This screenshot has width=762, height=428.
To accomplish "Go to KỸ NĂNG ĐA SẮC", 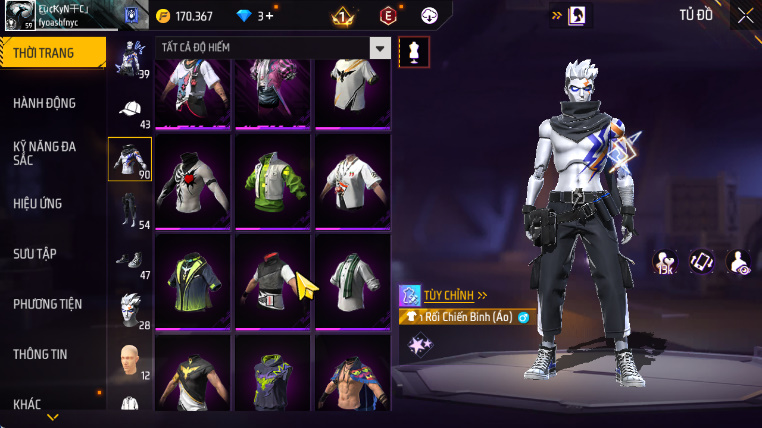I will pyautogui.click(x=45, y=153).
